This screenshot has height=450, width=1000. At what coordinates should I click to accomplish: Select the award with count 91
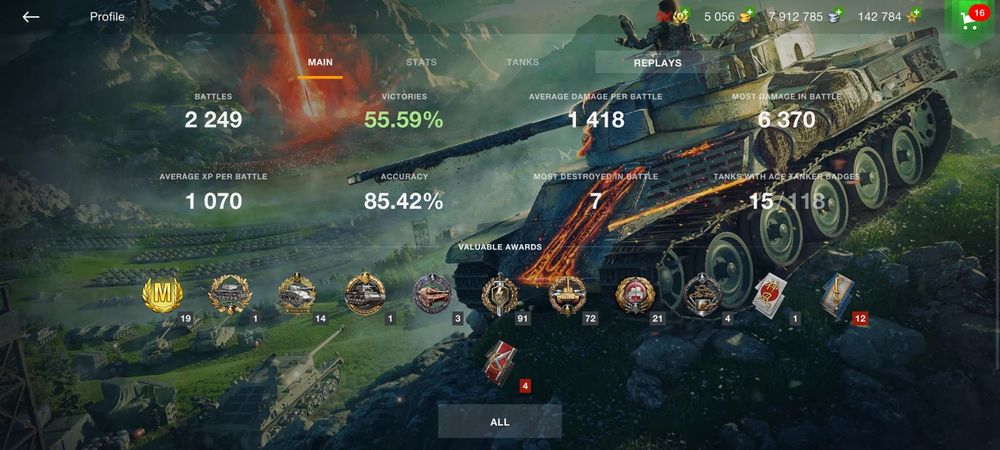pos(498,294)
